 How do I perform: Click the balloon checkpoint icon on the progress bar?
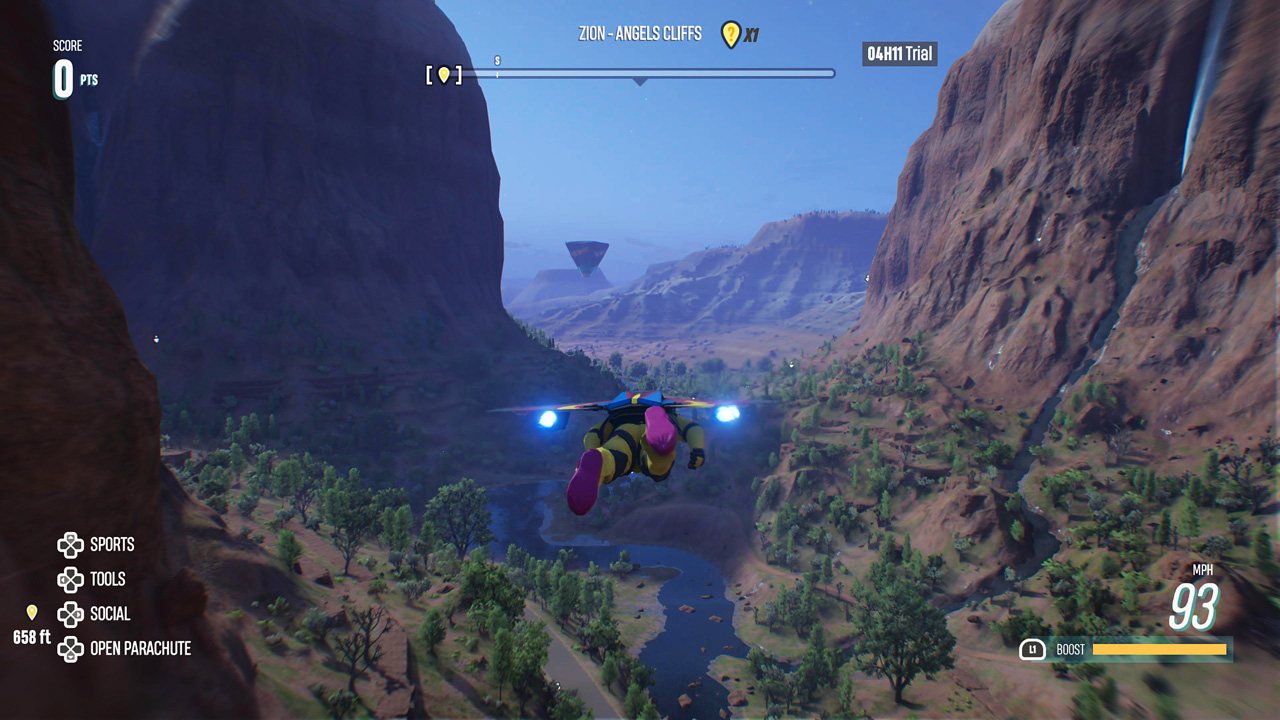point(443,73)
